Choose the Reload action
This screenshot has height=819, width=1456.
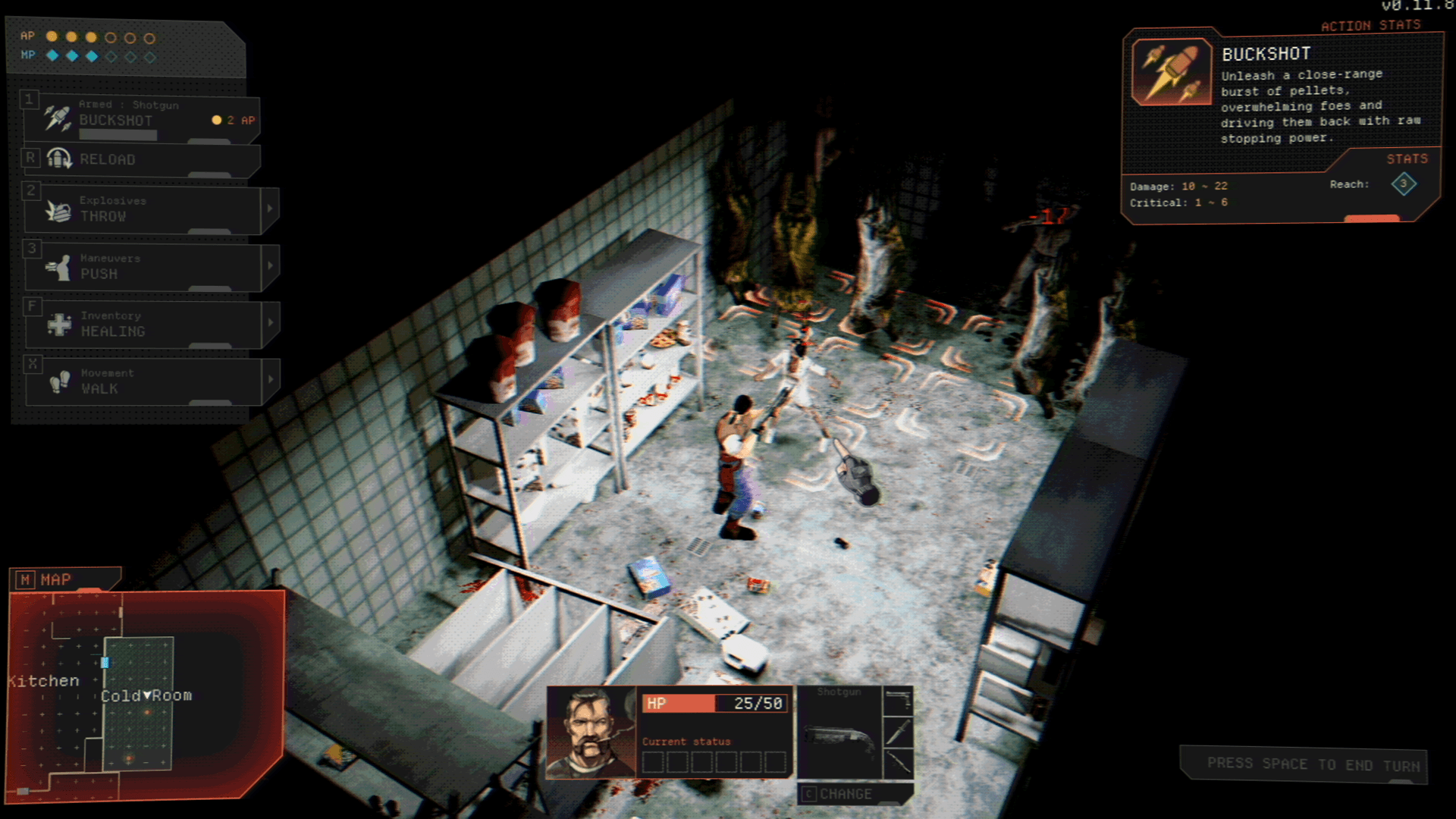(142, 159)
